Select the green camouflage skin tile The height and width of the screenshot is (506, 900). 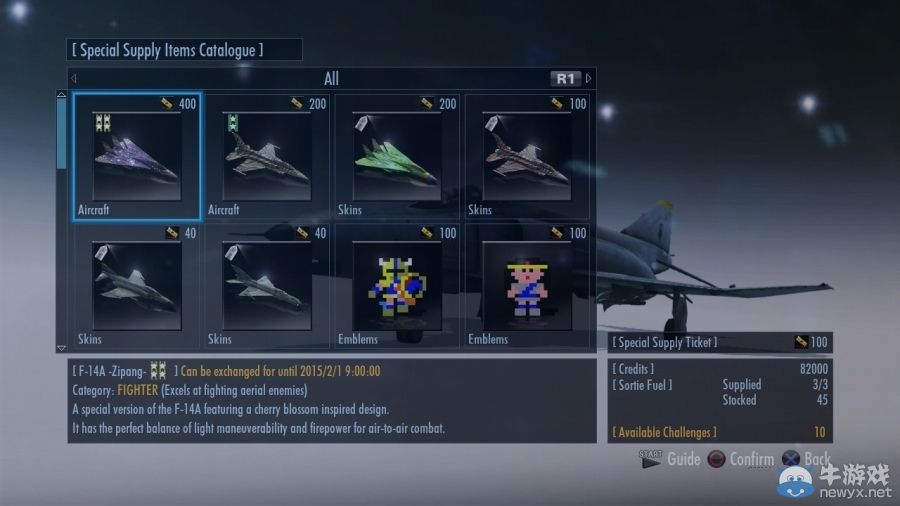pyautogui.click(x=397, y=156)
